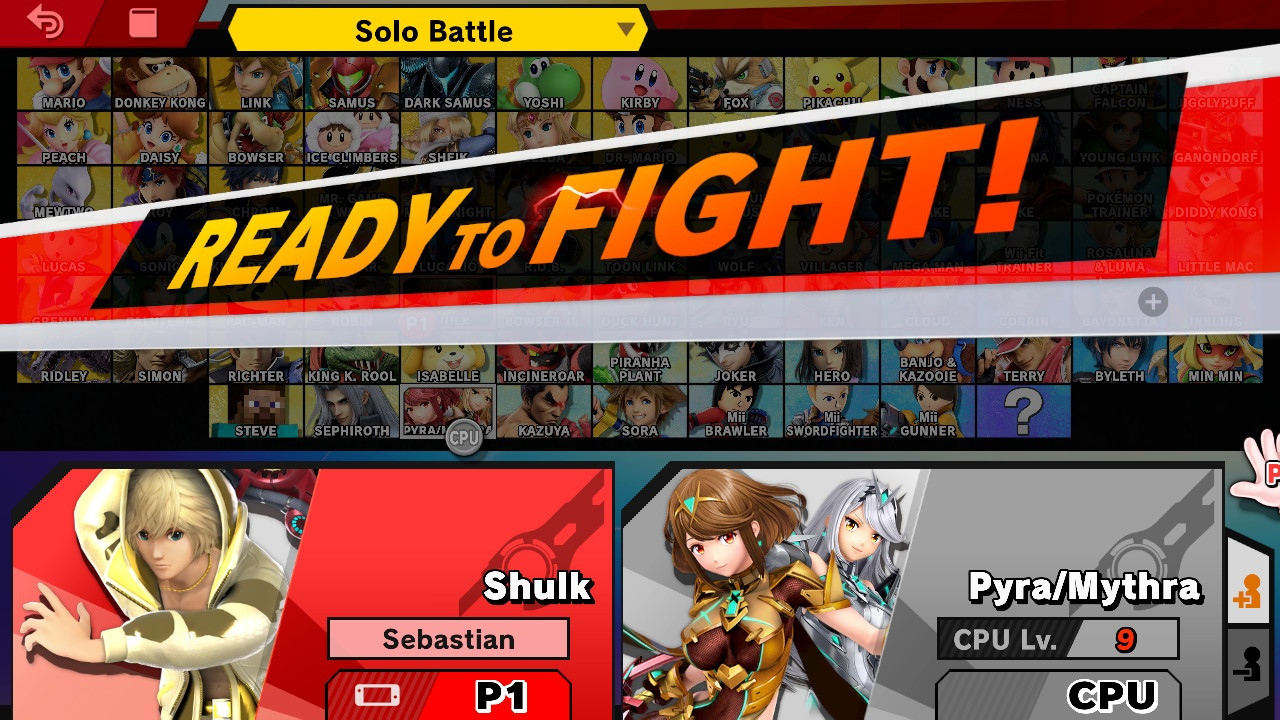Select Mario from the fighter roster

click(x=64, y=82)
